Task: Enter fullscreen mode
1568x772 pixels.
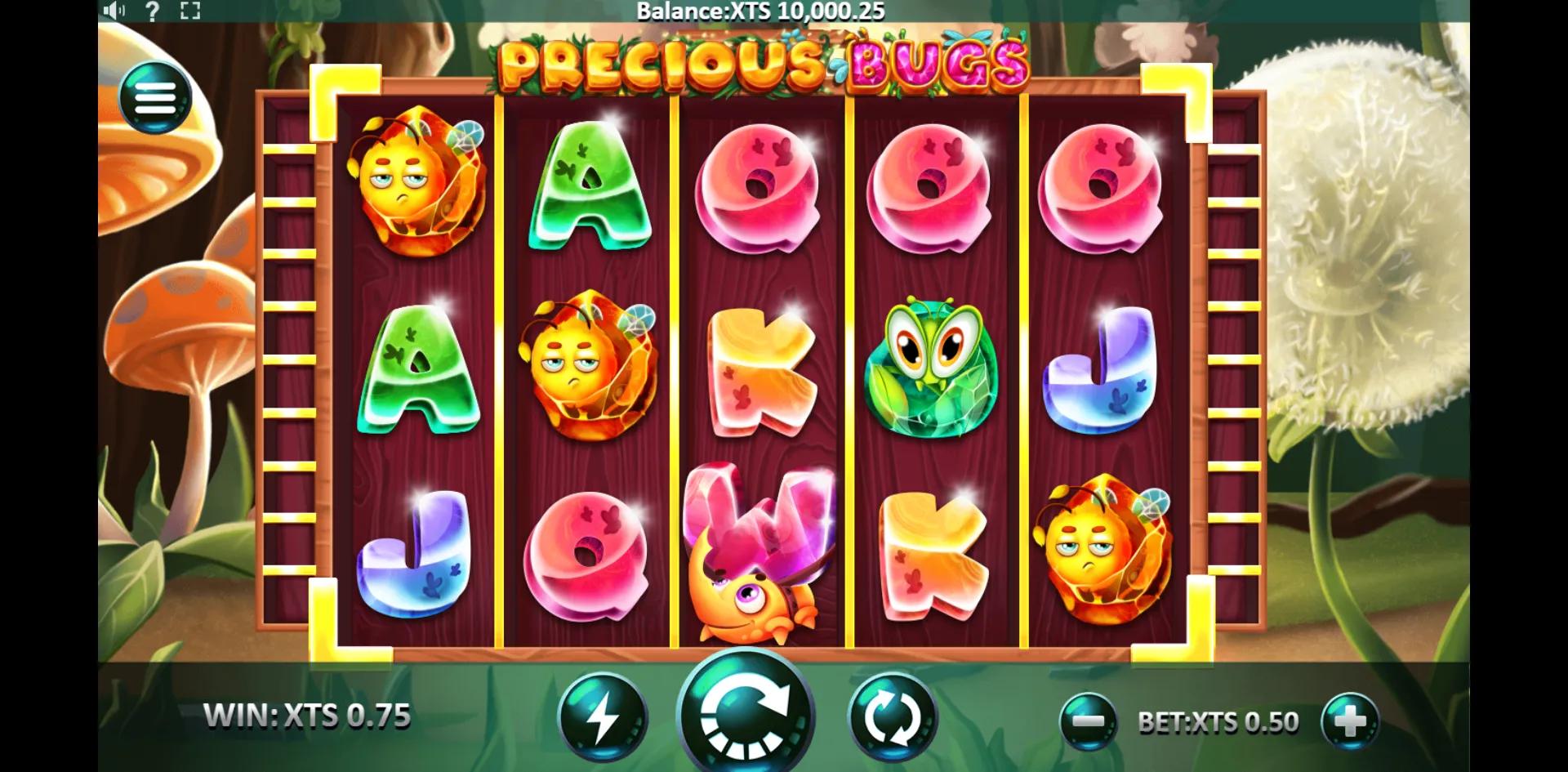Action: pos(189,11)
